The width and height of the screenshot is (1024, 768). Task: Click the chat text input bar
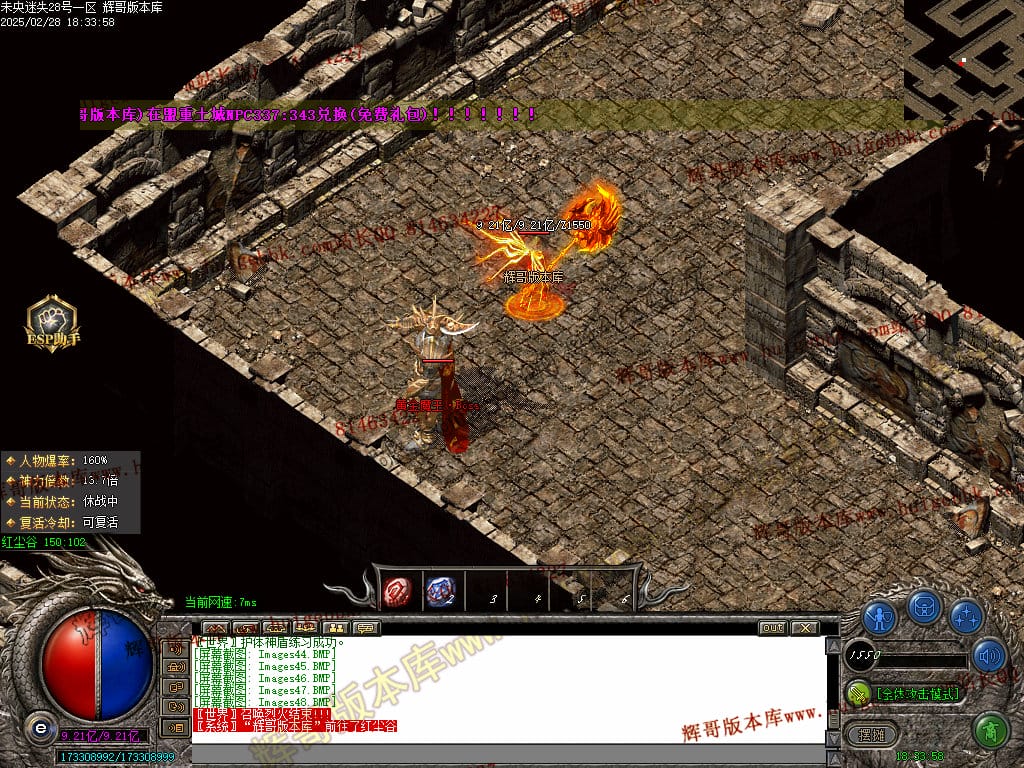coord(500,753)
